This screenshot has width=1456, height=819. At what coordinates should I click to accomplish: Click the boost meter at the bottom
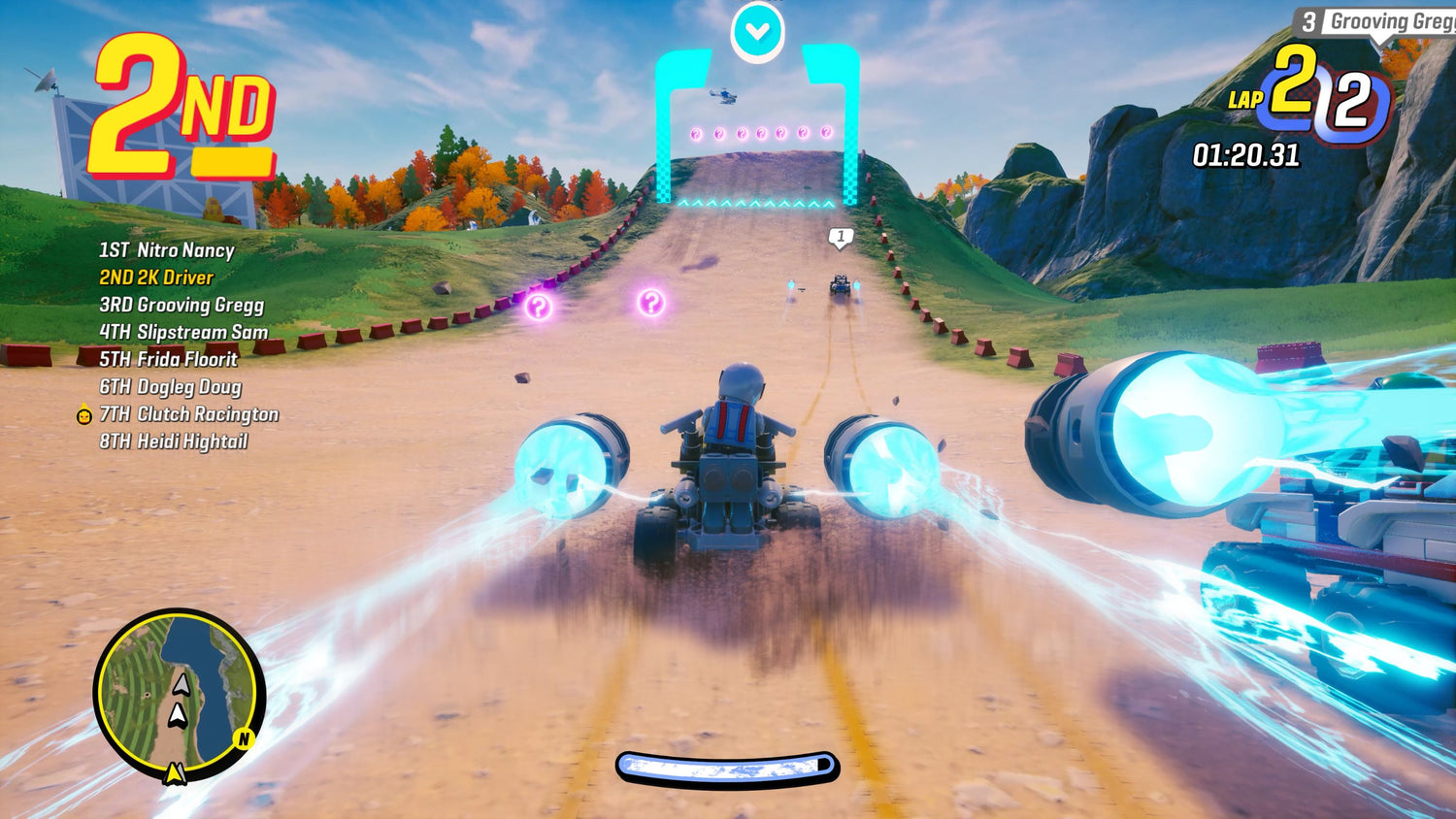coord(728,767)
